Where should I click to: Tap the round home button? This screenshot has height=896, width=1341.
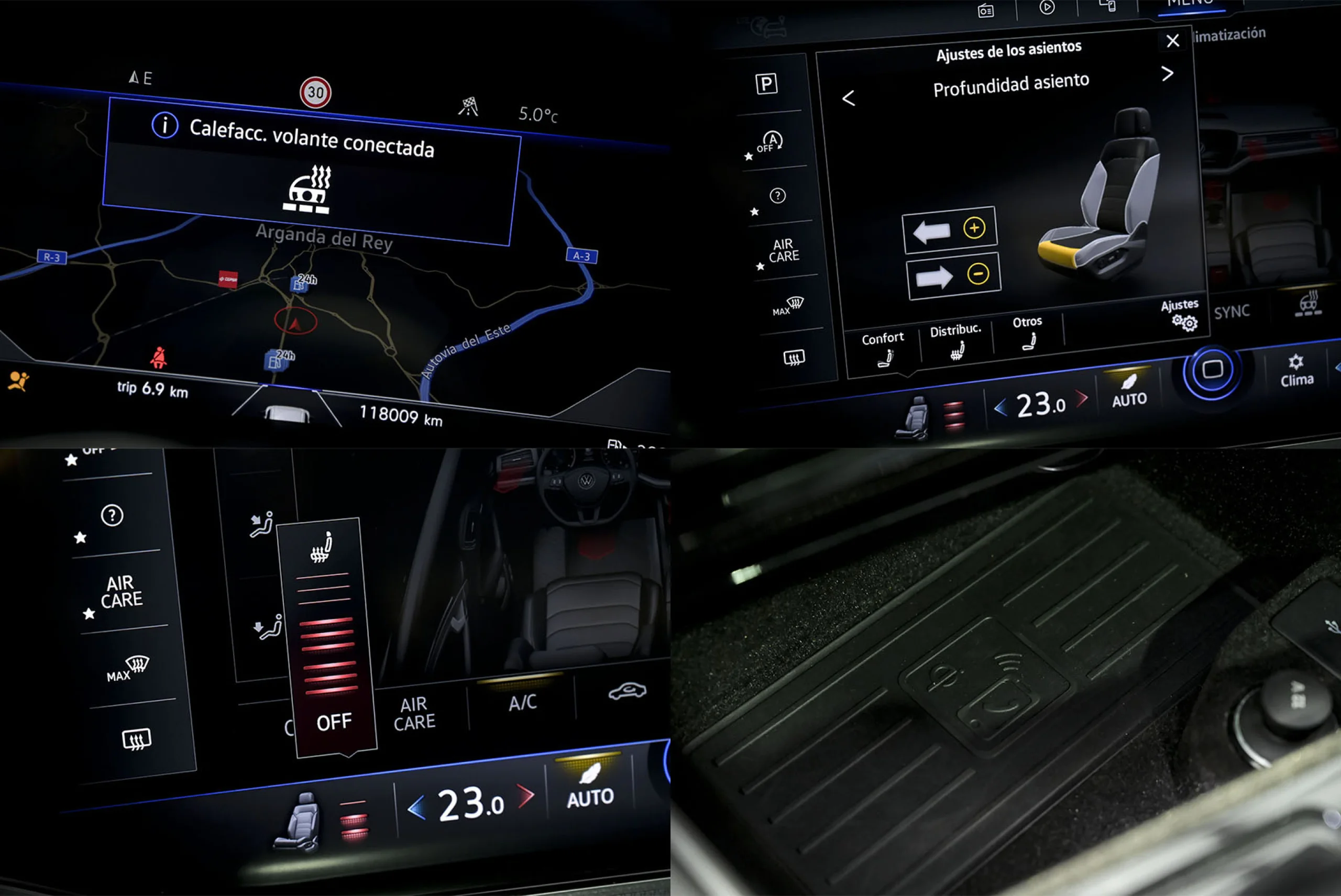[1212, 370]
